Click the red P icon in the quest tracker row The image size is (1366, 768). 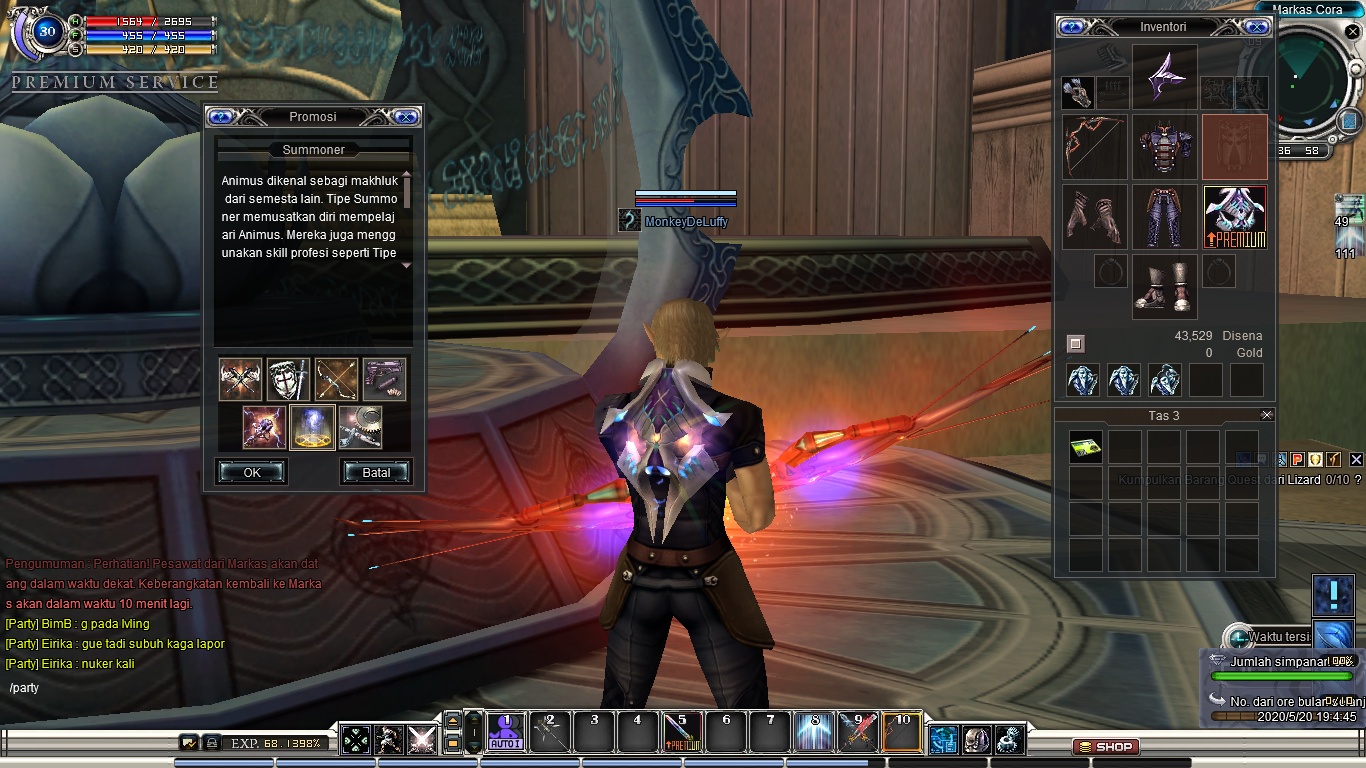pos(1297,459)
